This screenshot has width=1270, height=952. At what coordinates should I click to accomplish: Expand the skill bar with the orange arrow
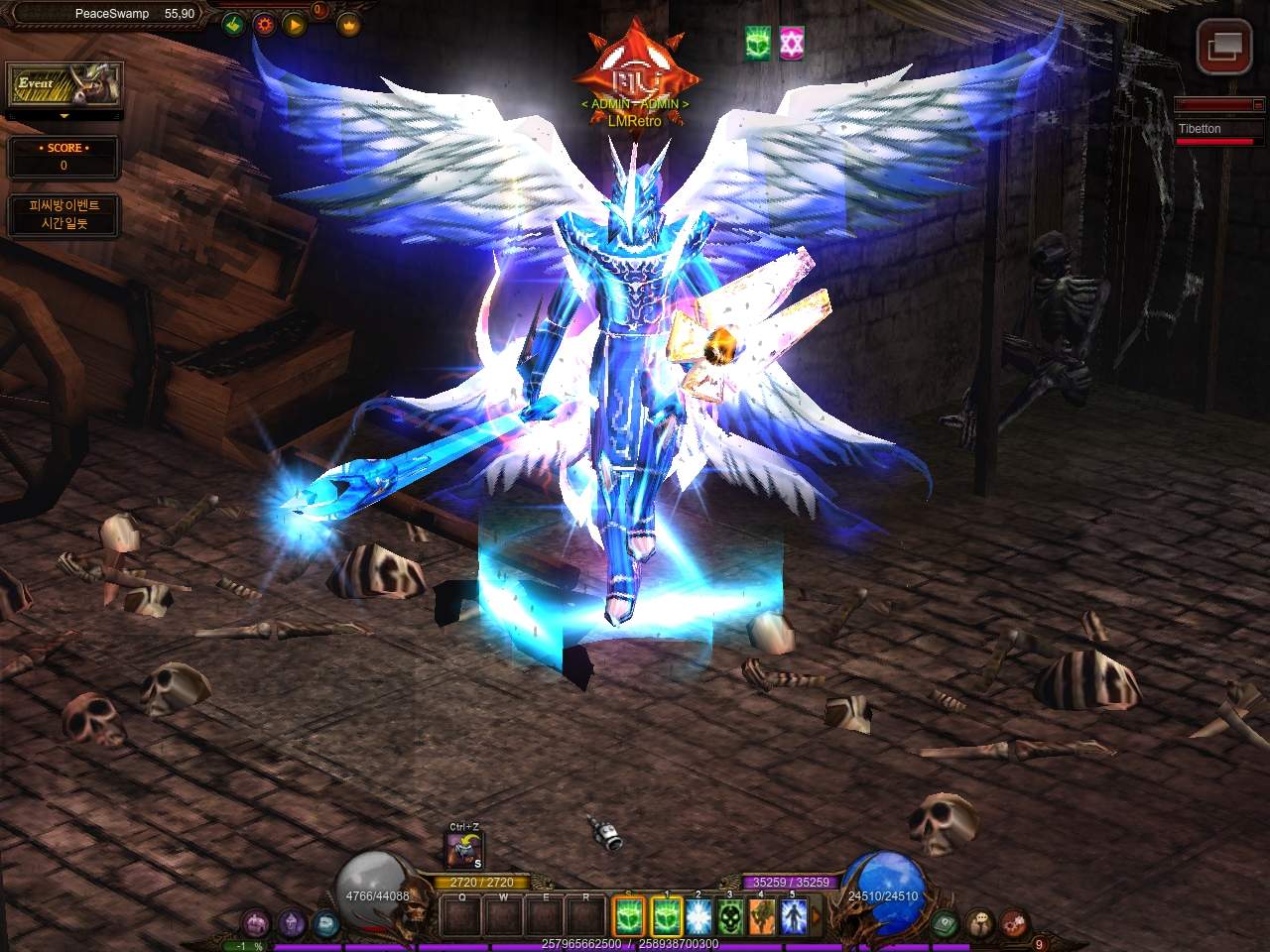coord(816,915)
